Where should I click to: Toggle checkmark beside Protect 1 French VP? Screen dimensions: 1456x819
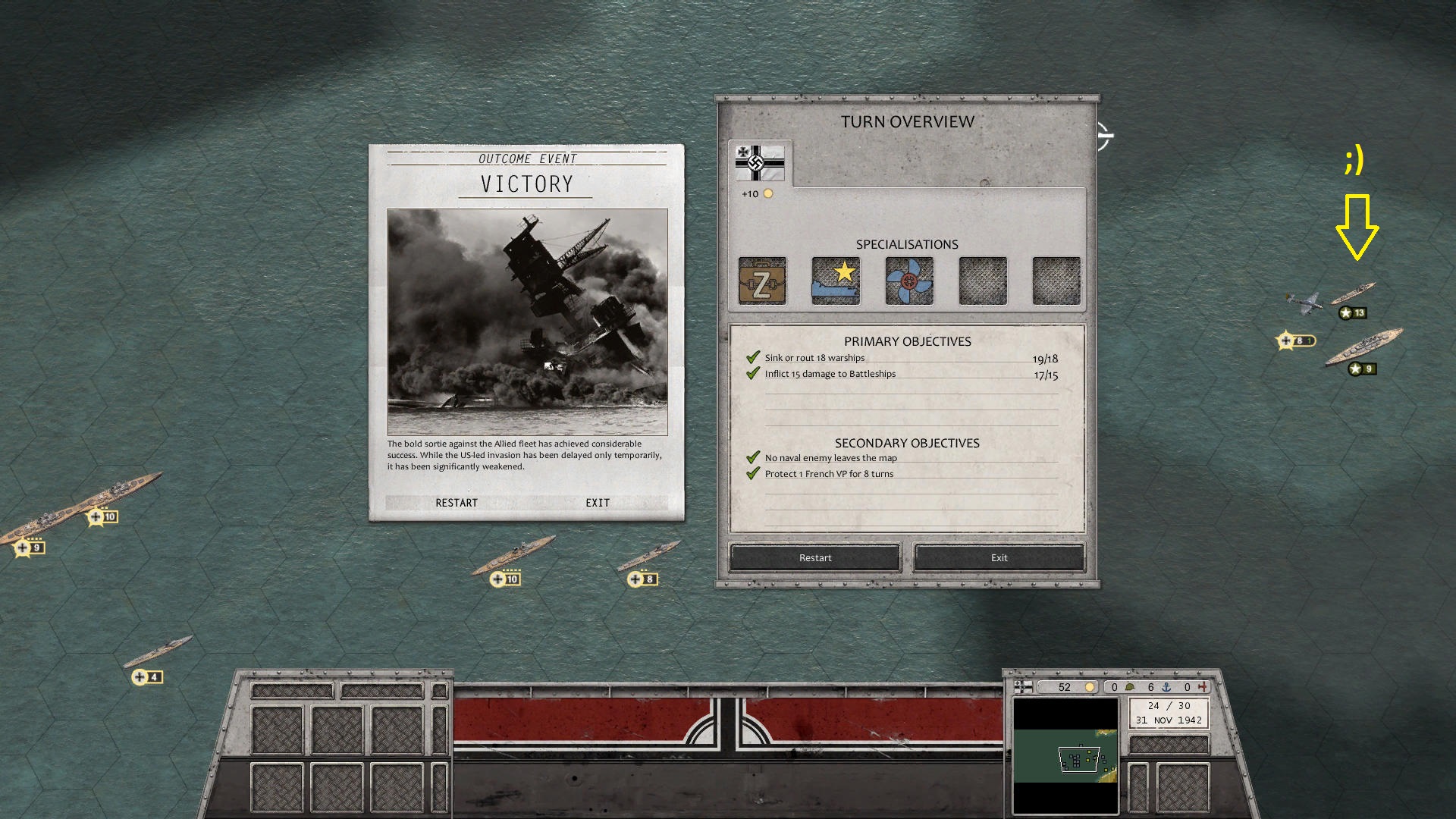point(752,472)
